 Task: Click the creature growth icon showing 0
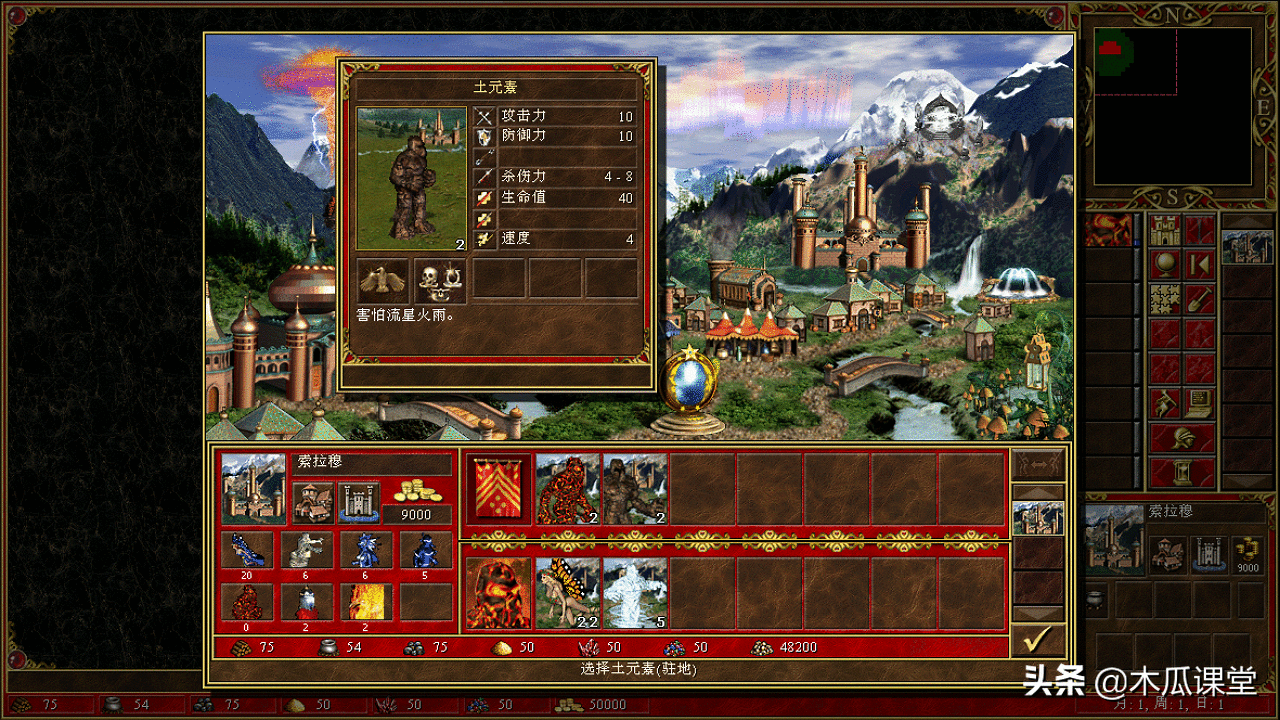click(x=246, y=602)
